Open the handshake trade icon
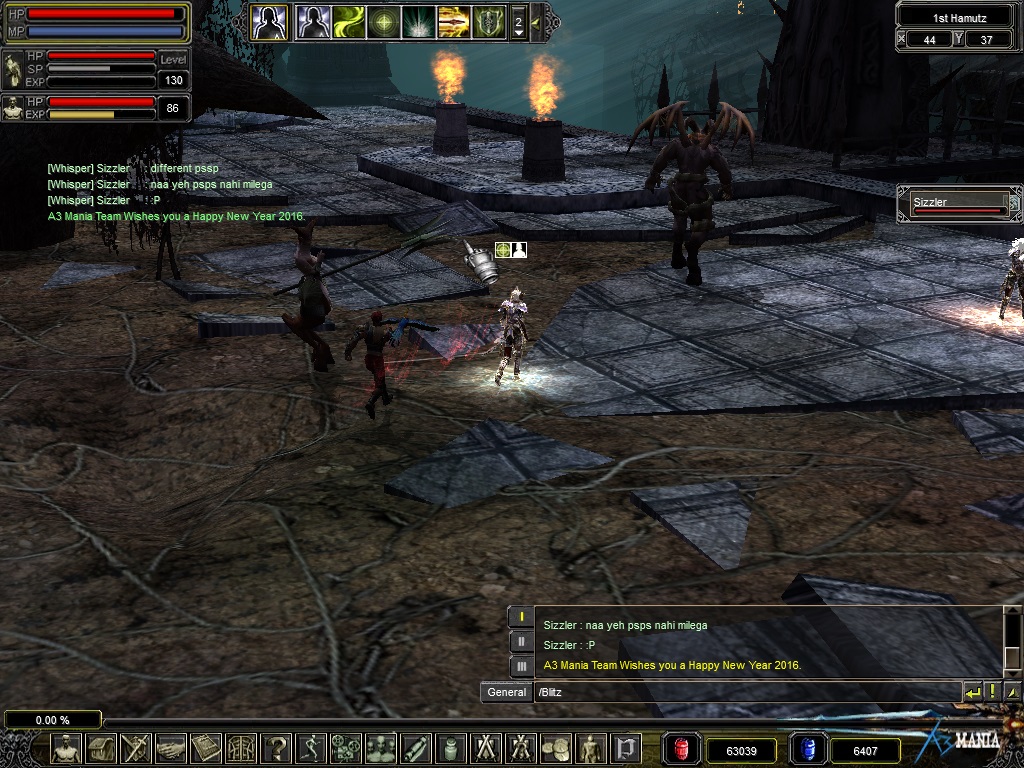 click(171, 748)
